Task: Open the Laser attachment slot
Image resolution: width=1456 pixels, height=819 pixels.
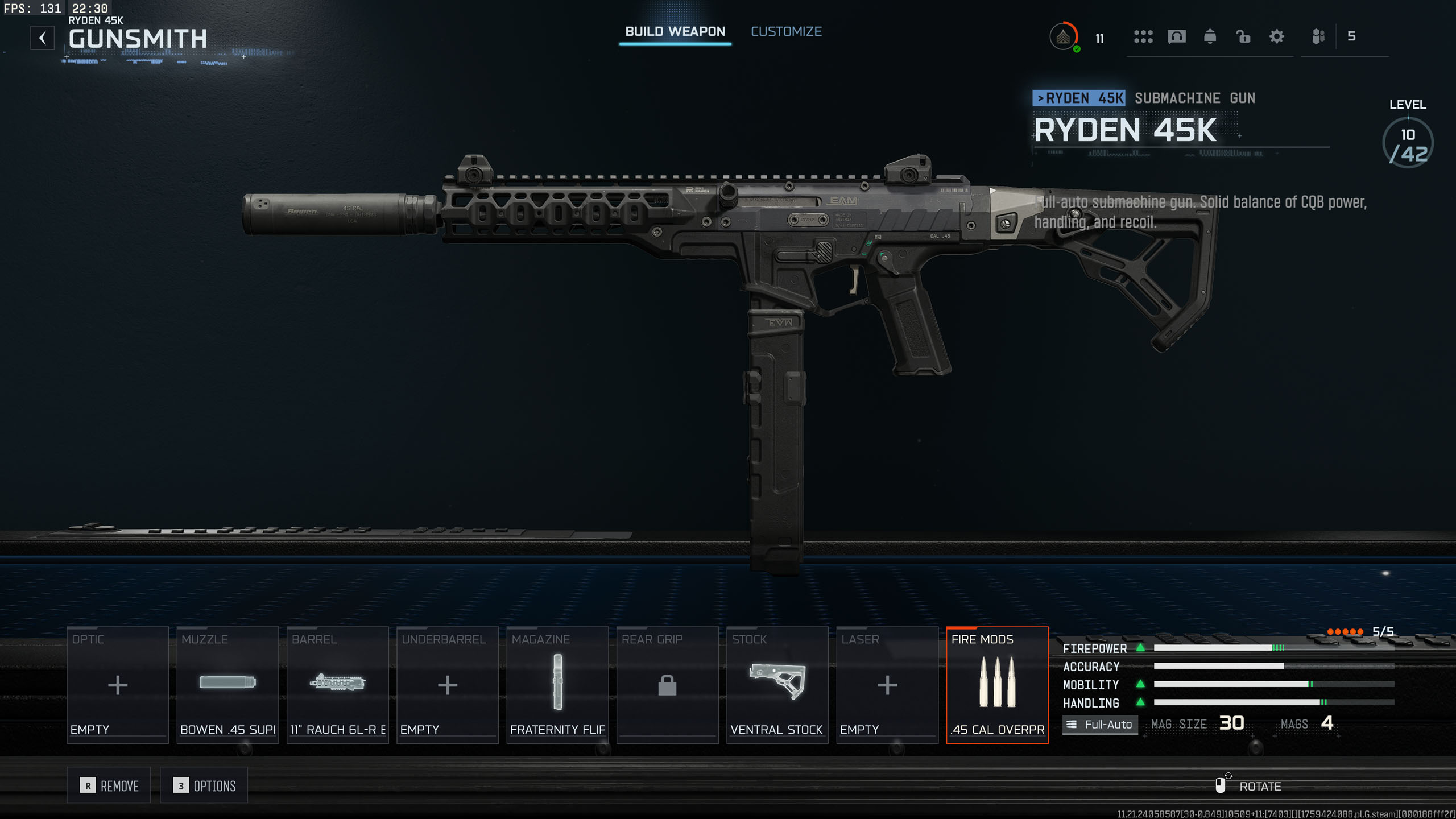Action: pos(887,685)
